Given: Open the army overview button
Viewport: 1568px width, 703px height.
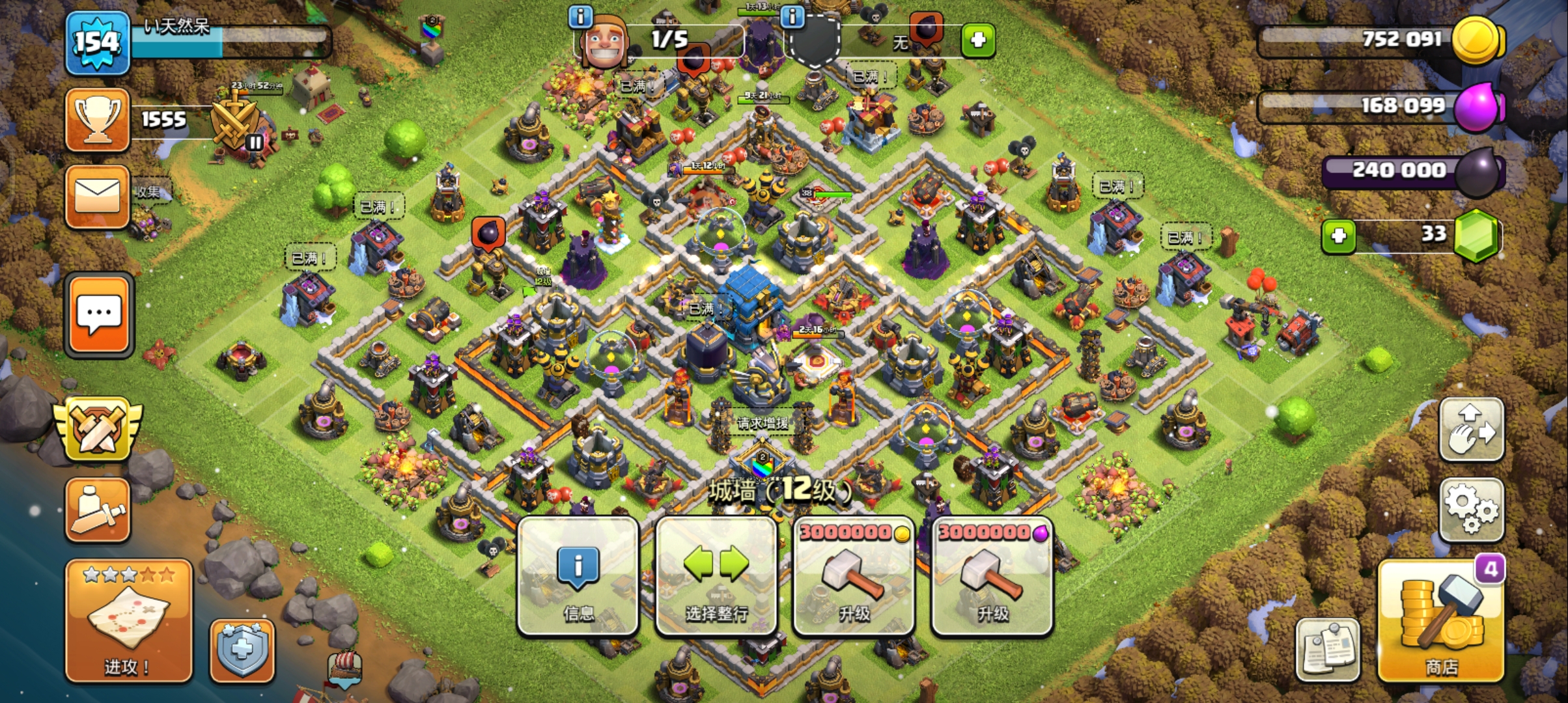Looking at the screenshot, I should point(98,510).
